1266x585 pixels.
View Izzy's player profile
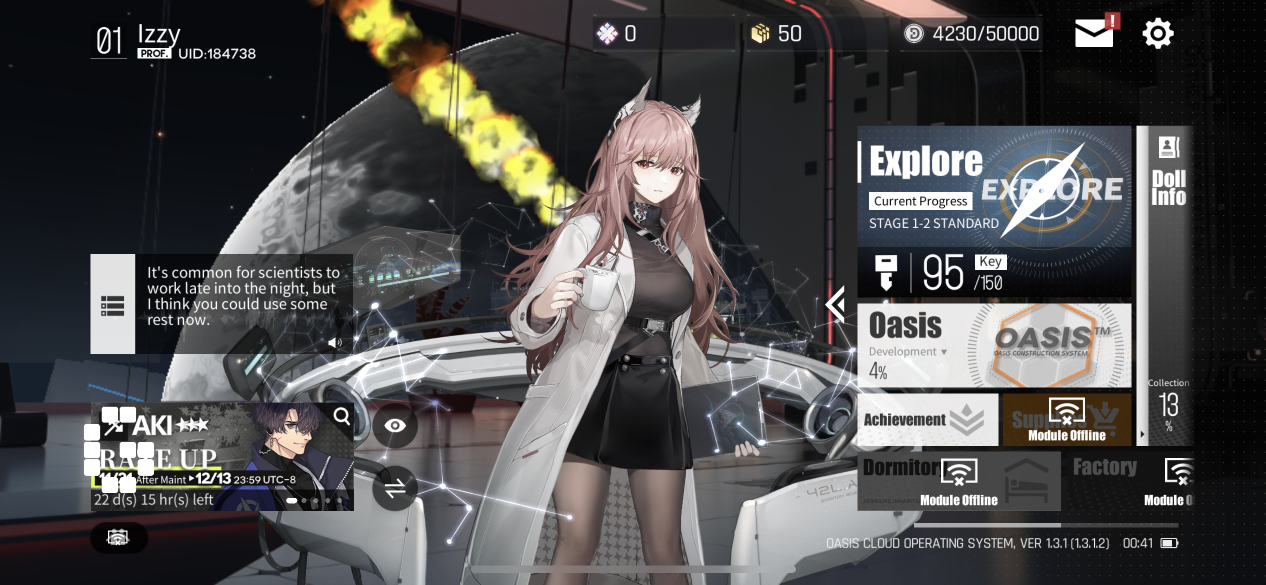(x=175, y=40)
